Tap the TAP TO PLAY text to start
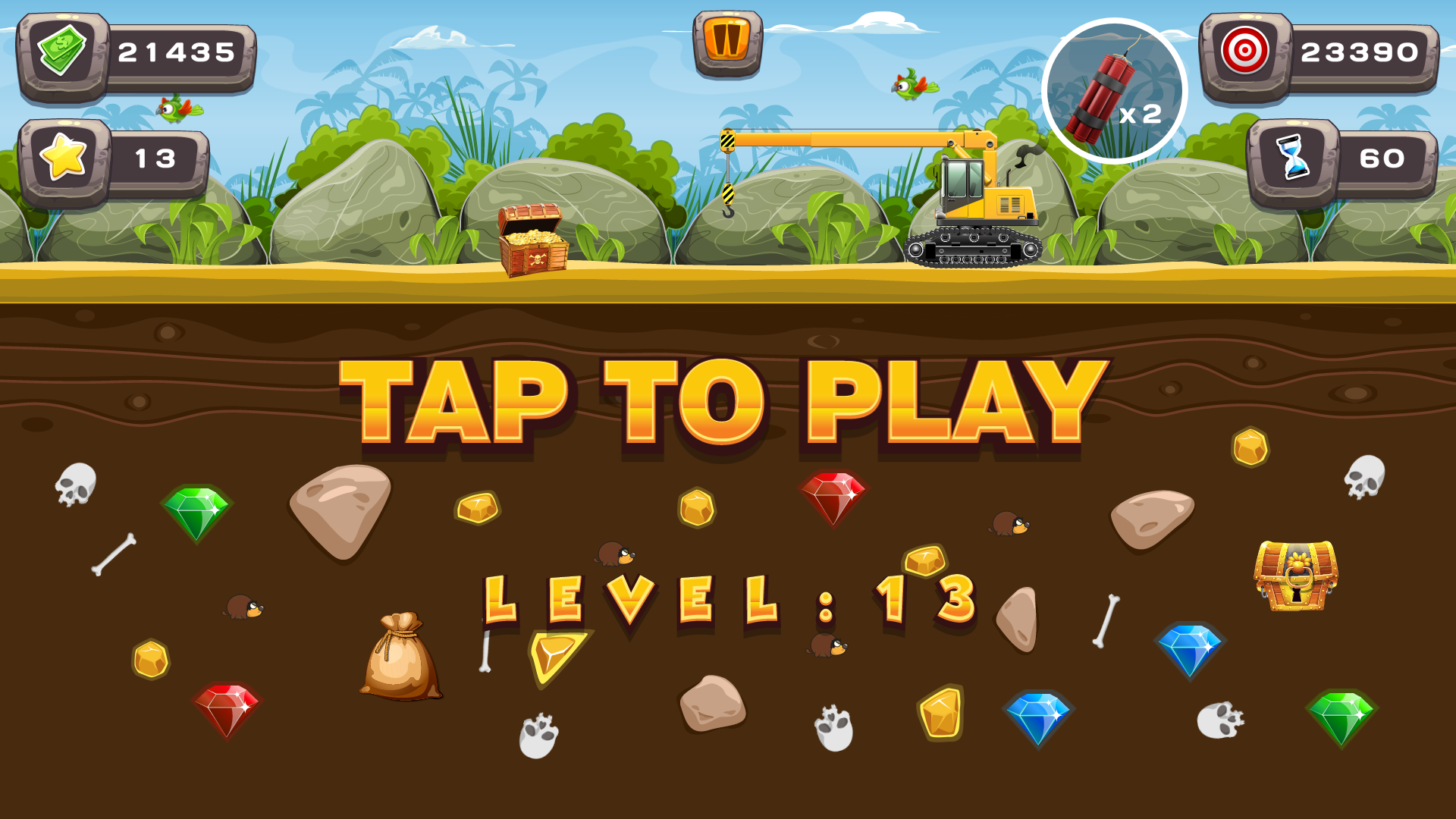The width and height of the screenshot is (1456, 819). (720, 398)
